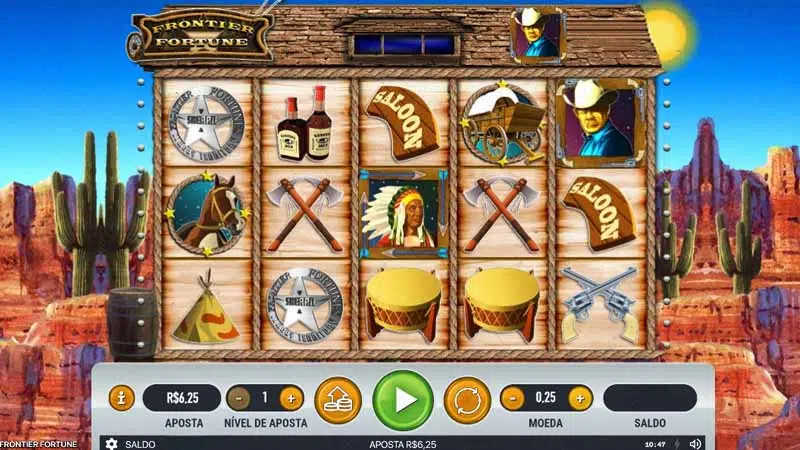Viewport: 800px width, 450px height.
Task: Decrease the bet level (Nível de Aposta)
Action: 238,398
